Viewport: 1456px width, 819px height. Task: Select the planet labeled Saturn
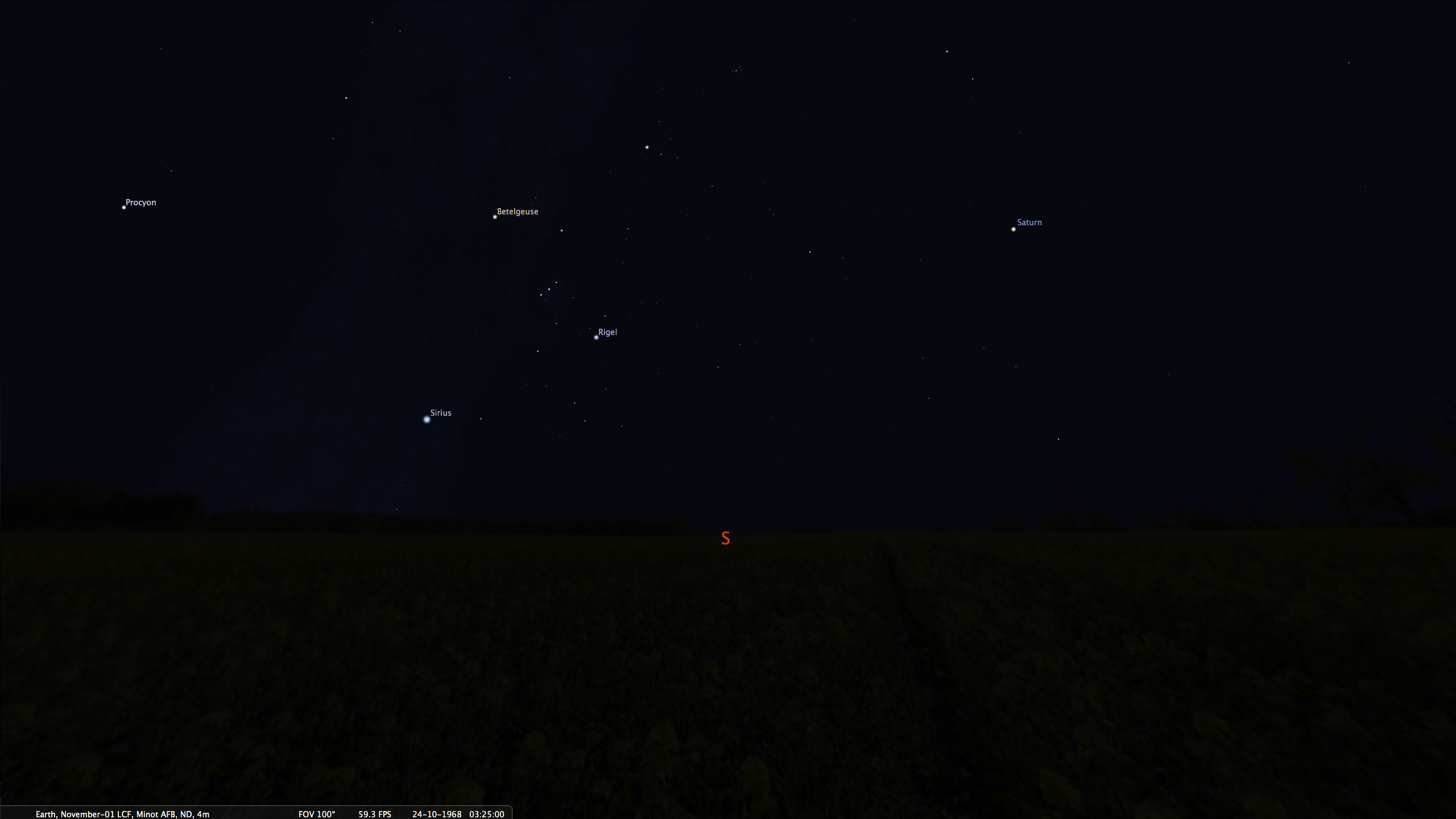coord(1014,229)
